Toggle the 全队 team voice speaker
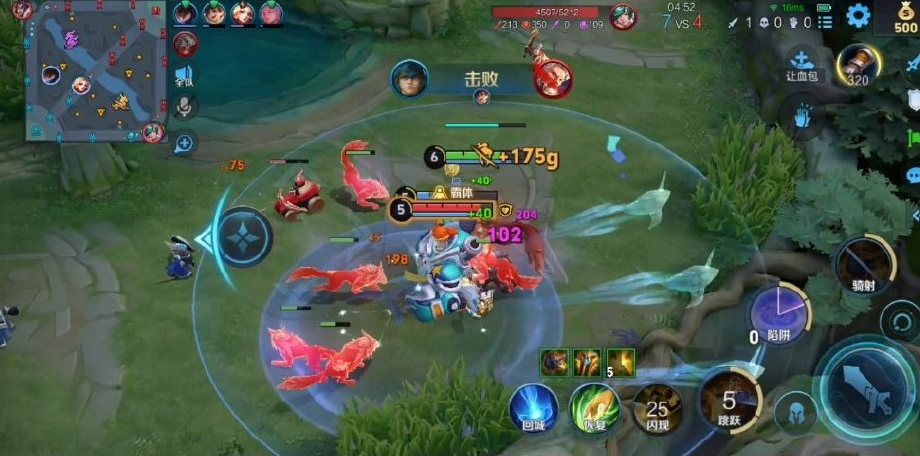 [x=185, y=76]
